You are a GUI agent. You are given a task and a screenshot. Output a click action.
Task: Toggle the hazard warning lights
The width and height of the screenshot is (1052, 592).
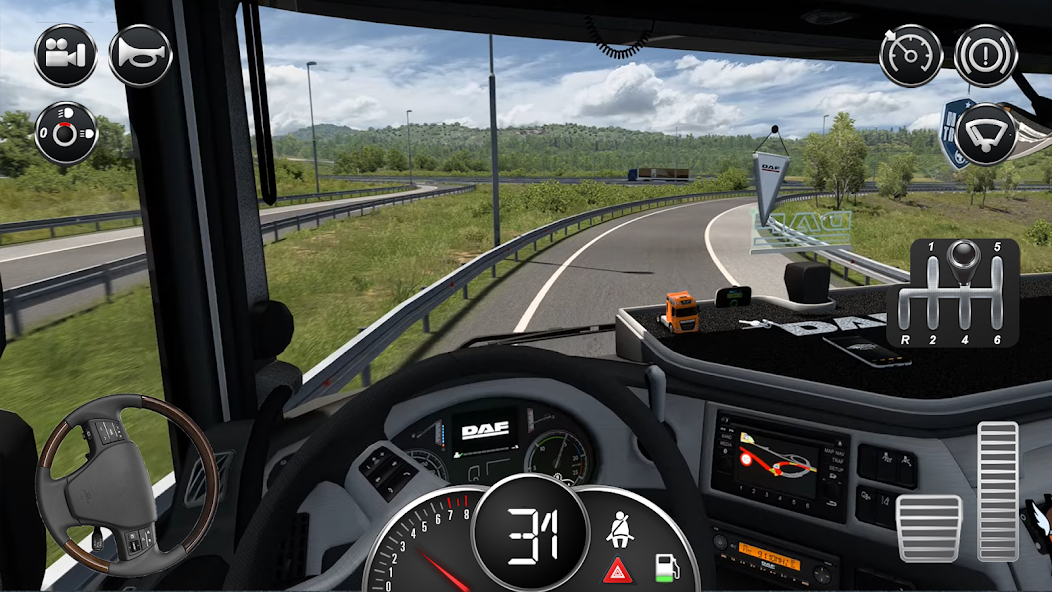[615, 571]
